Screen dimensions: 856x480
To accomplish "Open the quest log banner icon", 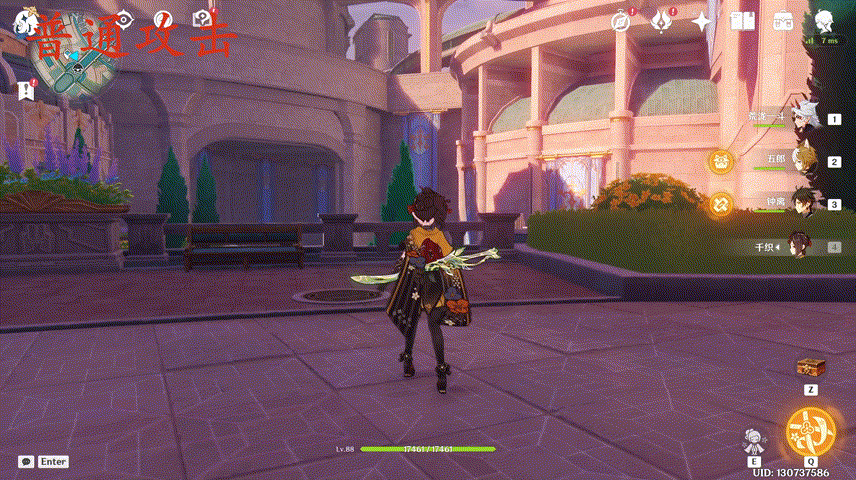I will pos(26,90).
